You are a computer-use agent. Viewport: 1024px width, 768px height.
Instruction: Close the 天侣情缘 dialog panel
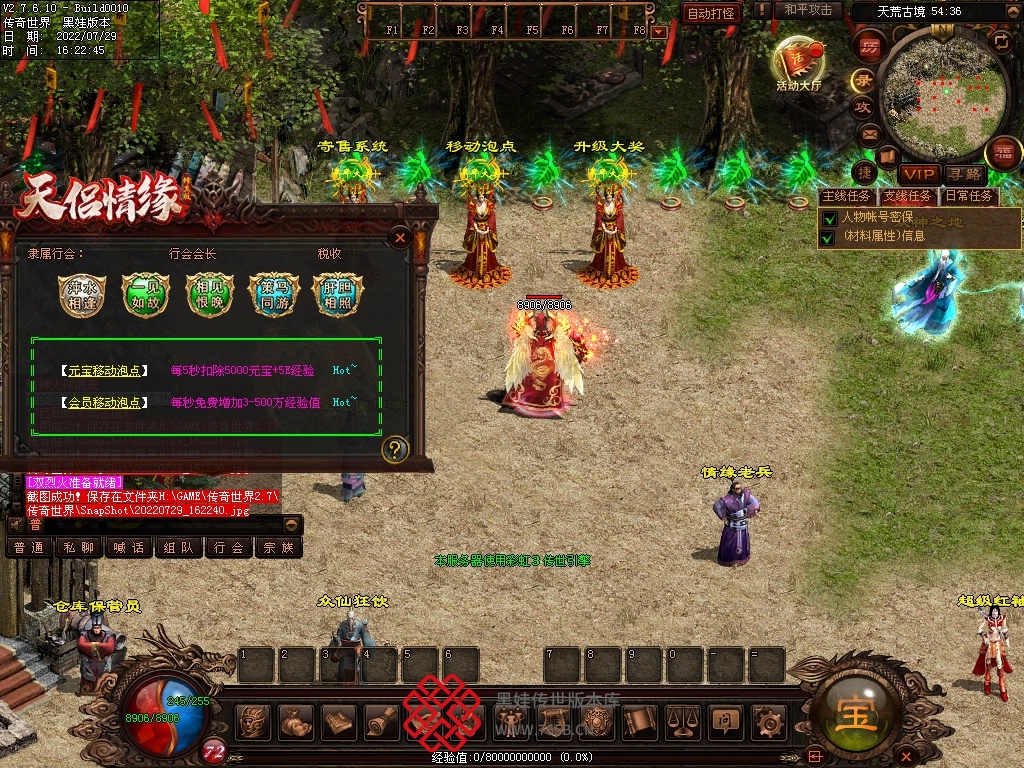click(400, 238)
